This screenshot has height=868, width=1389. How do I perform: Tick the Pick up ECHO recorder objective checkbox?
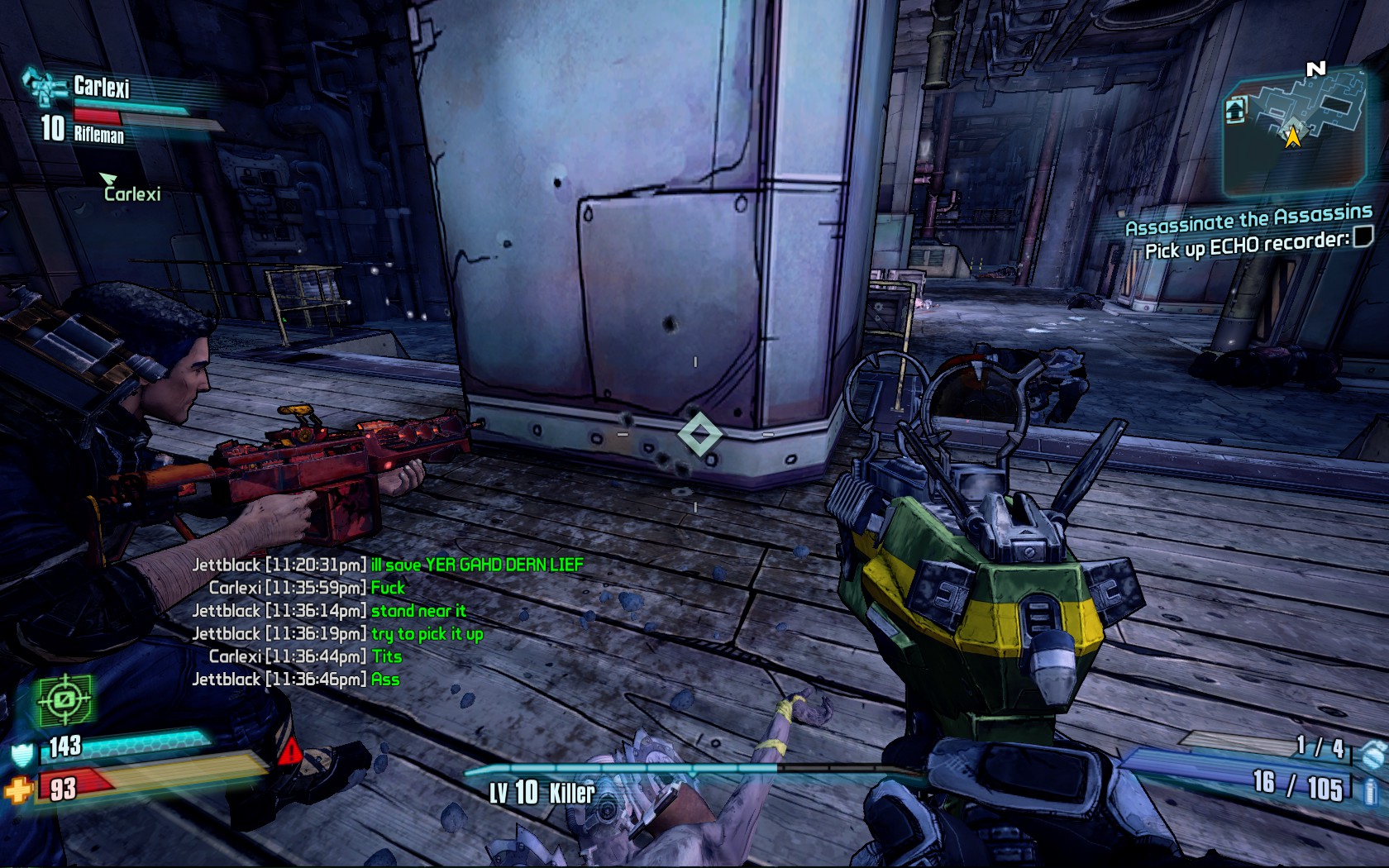(1361, 237)
